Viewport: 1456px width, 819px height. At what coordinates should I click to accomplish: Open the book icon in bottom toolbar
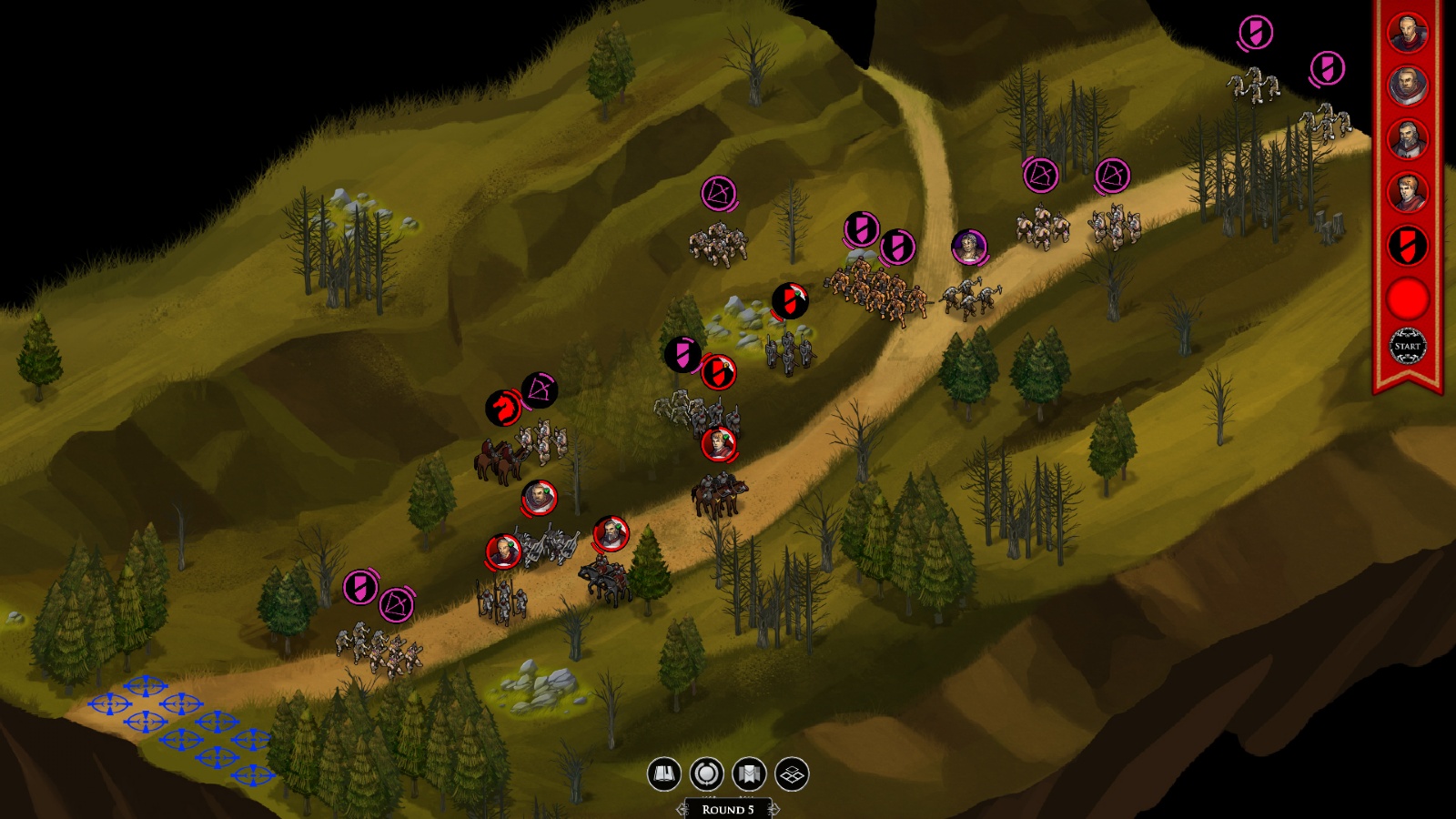[664, 774]
